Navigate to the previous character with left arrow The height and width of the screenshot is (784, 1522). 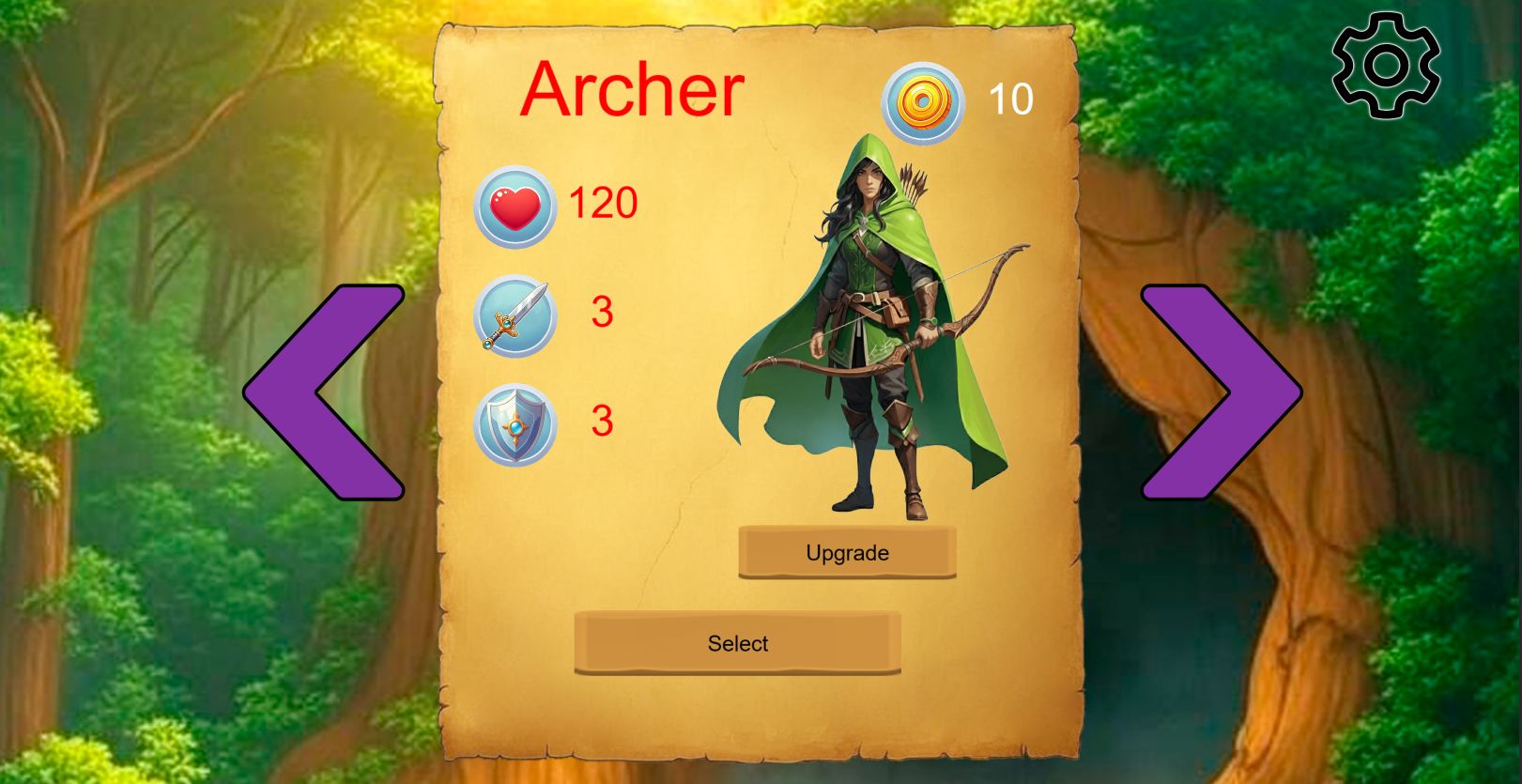324,390
